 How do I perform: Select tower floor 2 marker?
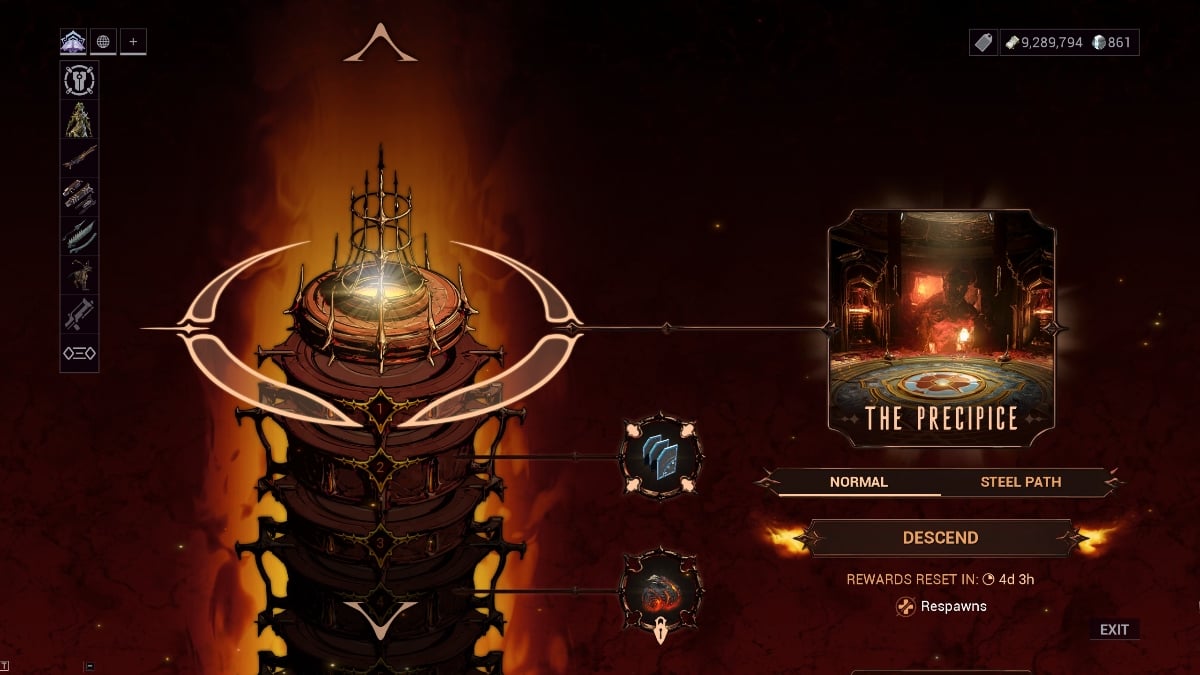[x=380, y=464]
